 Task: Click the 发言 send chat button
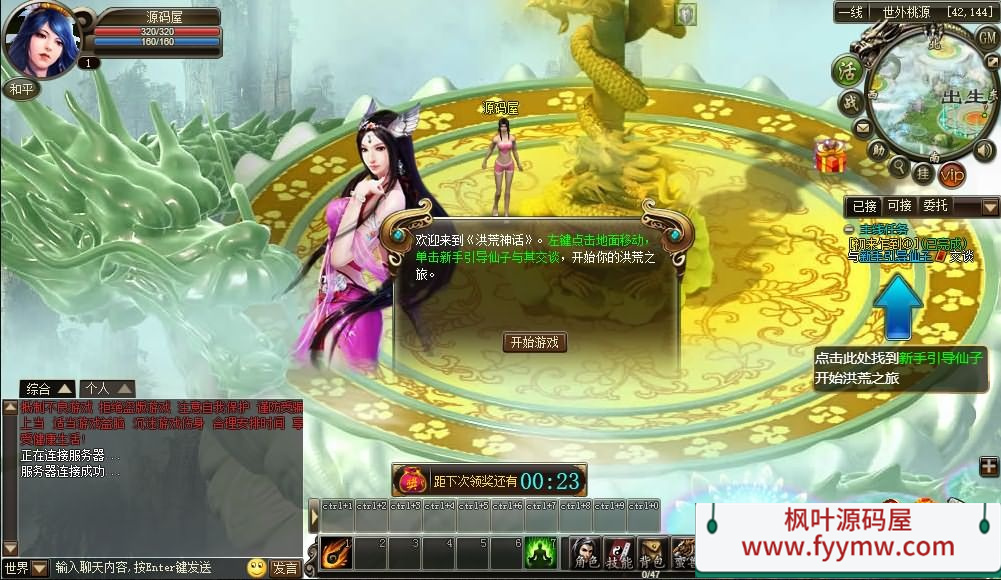pyautogui.click(x=285, y=568)
